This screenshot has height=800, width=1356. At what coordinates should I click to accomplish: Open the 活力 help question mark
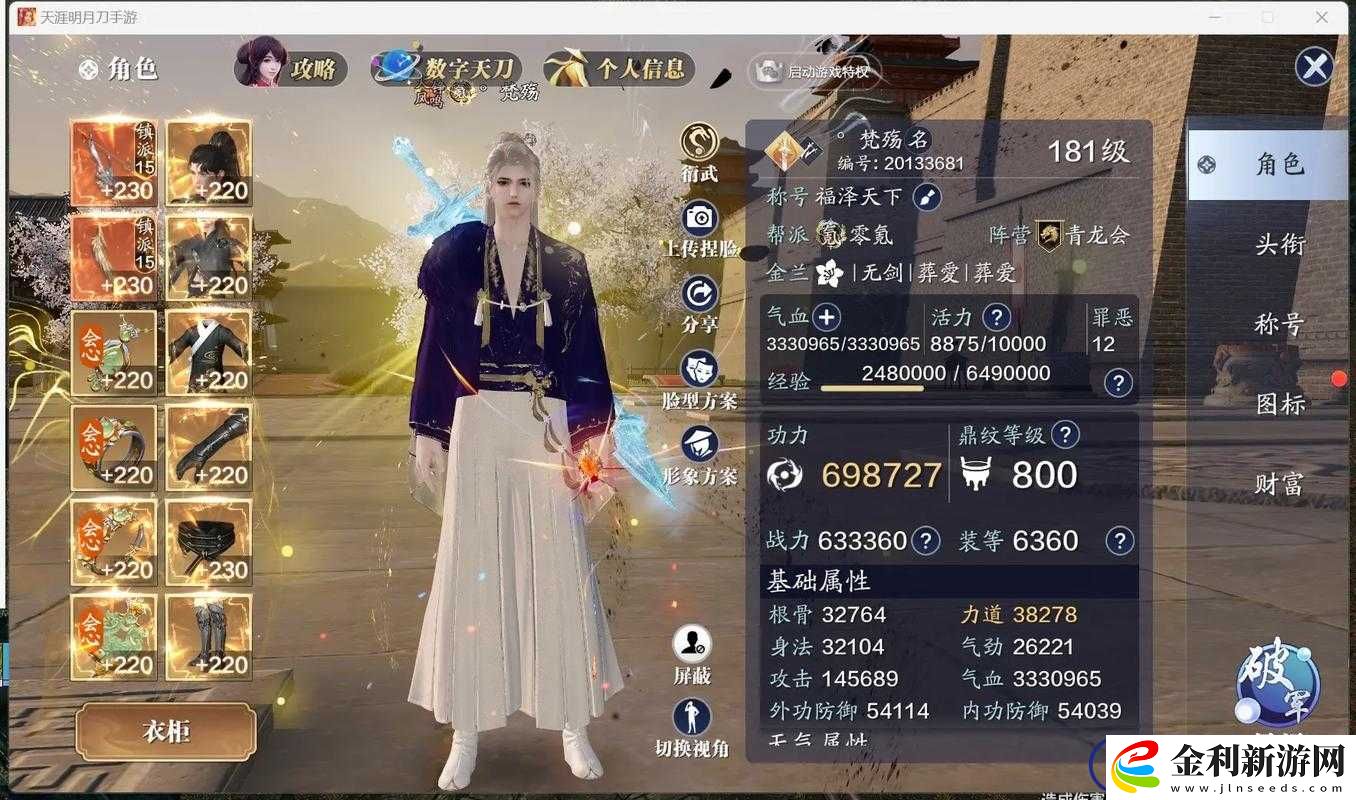[x=995, y=317]
